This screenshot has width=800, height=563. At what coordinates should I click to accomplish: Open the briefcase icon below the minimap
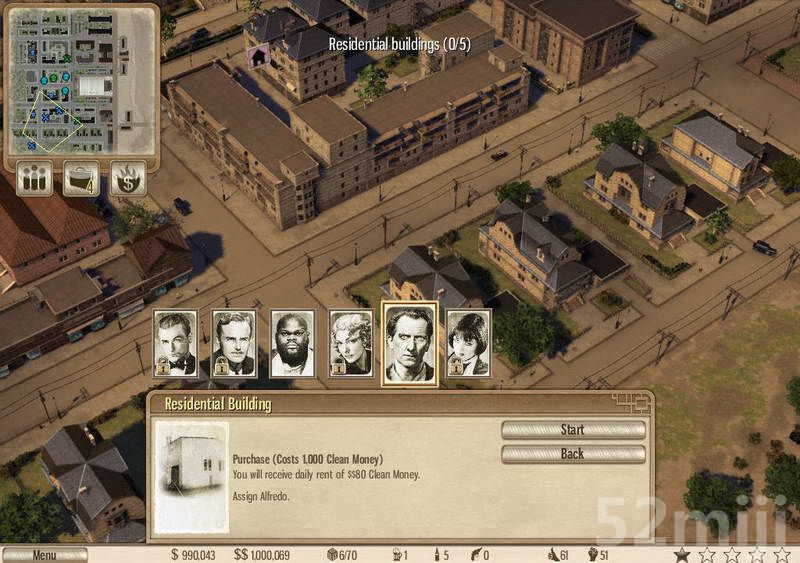tap(81, 179)
